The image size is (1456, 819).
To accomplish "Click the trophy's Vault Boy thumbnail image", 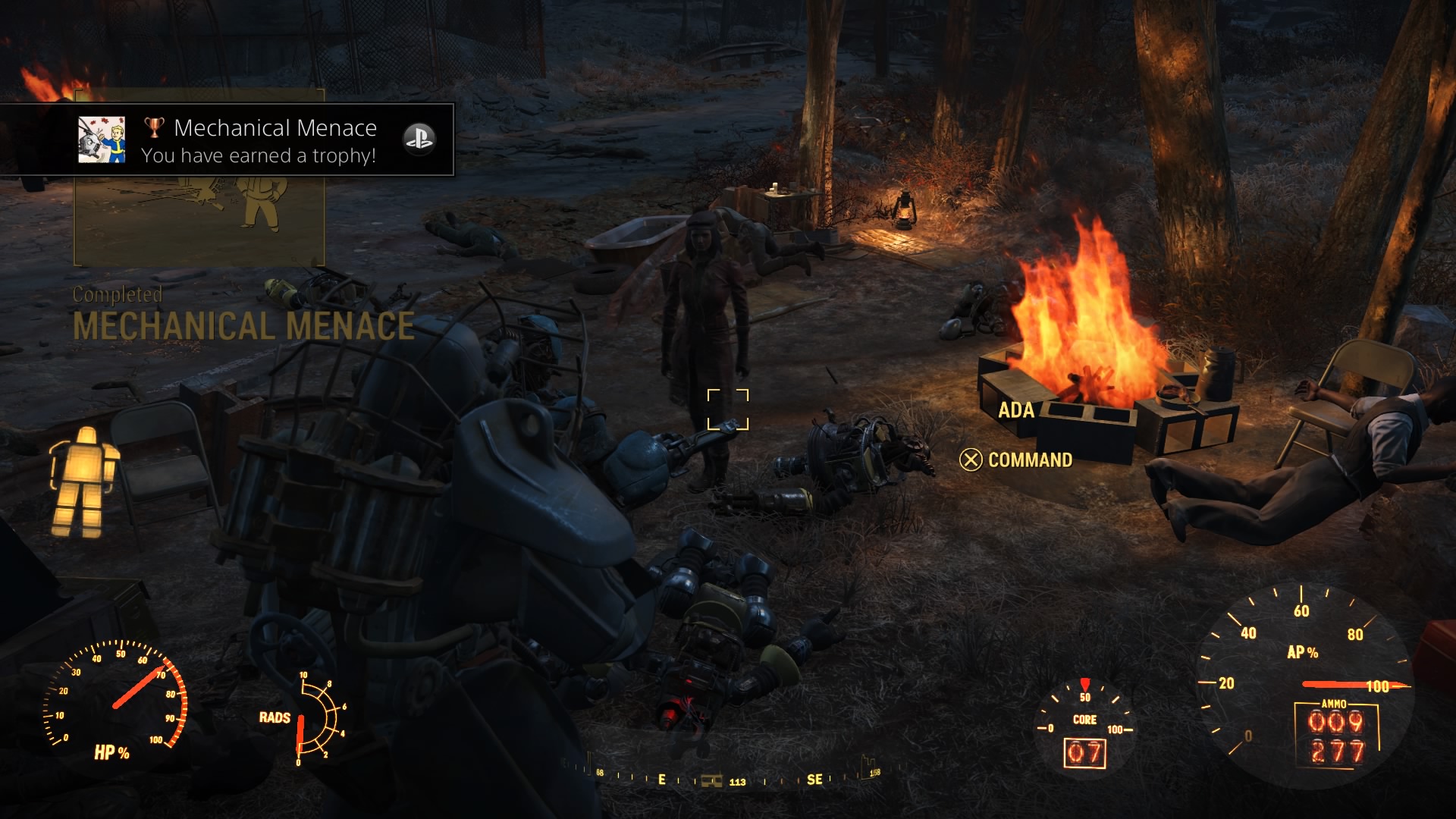I will [102, 140].
